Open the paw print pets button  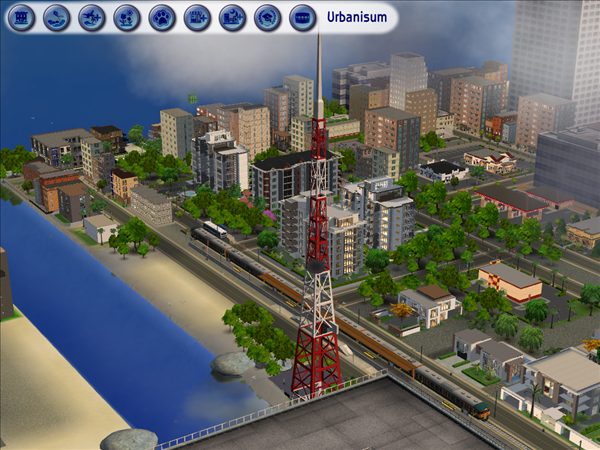[162, 17]
